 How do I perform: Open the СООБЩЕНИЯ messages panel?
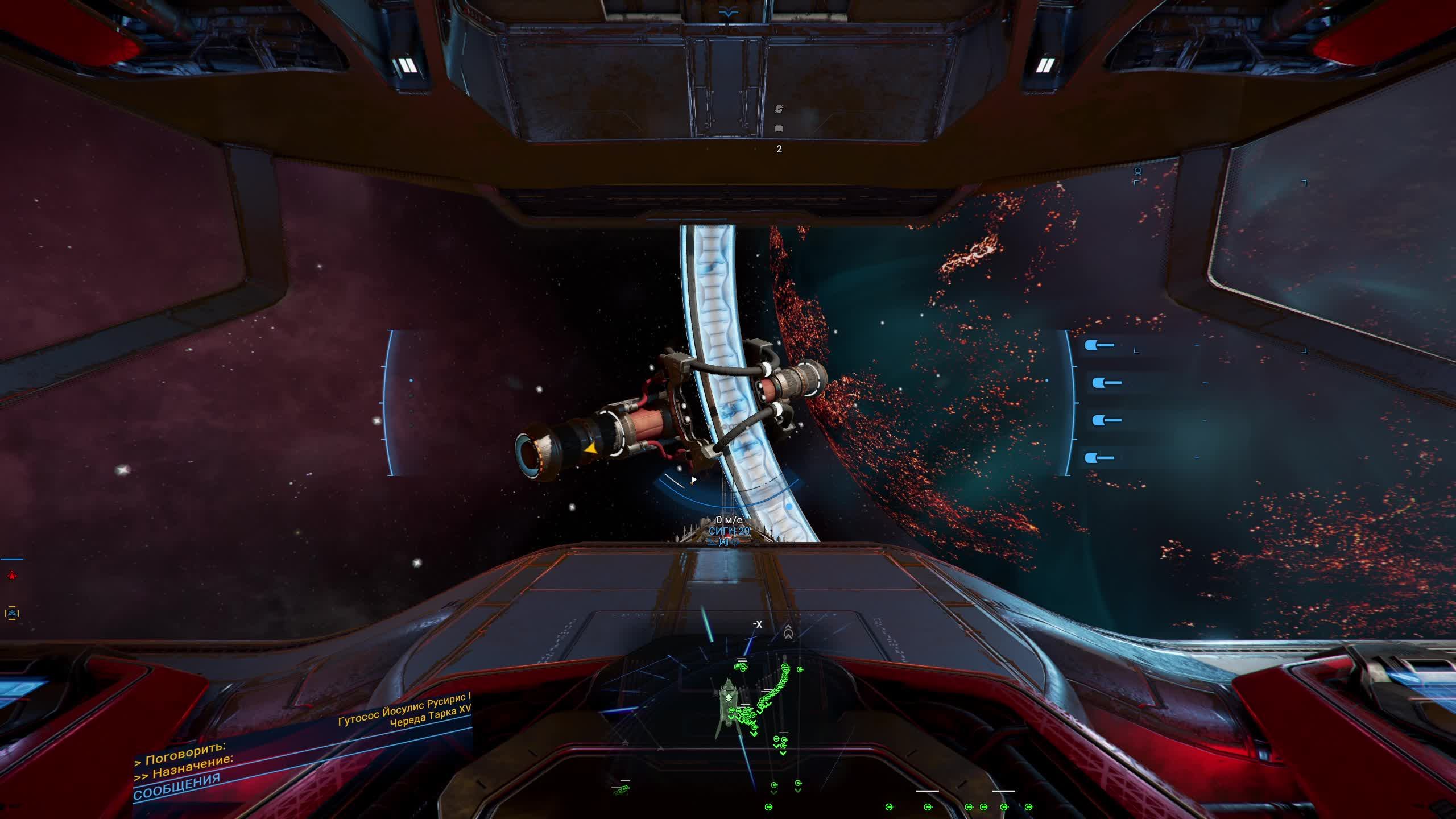(x=177, y=786)
